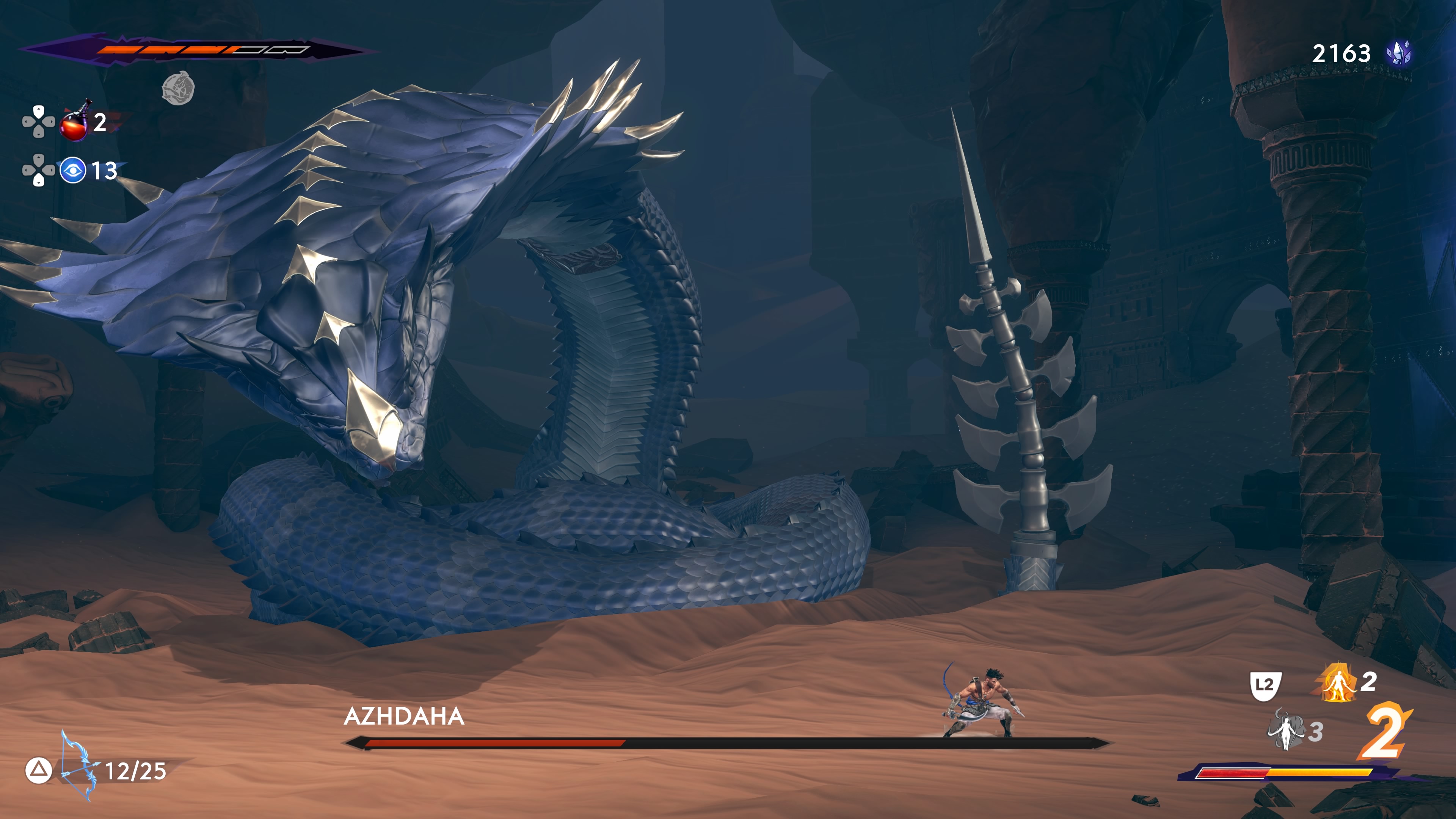1456x819 pixels.
Task: Select the blue bow weapon icon
Action: 77,766
